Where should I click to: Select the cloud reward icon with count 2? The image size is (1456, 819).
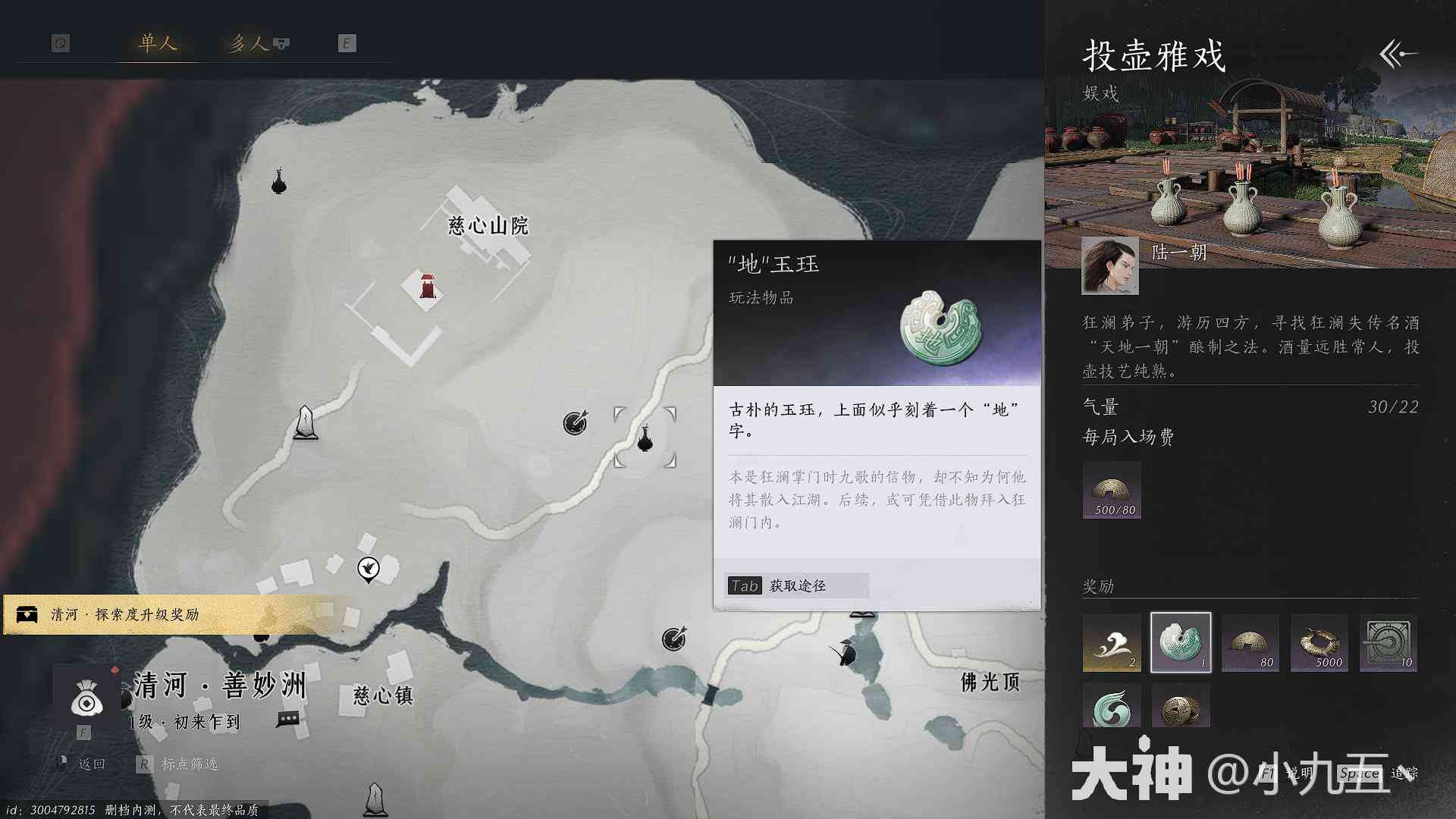click(1111, 643)
